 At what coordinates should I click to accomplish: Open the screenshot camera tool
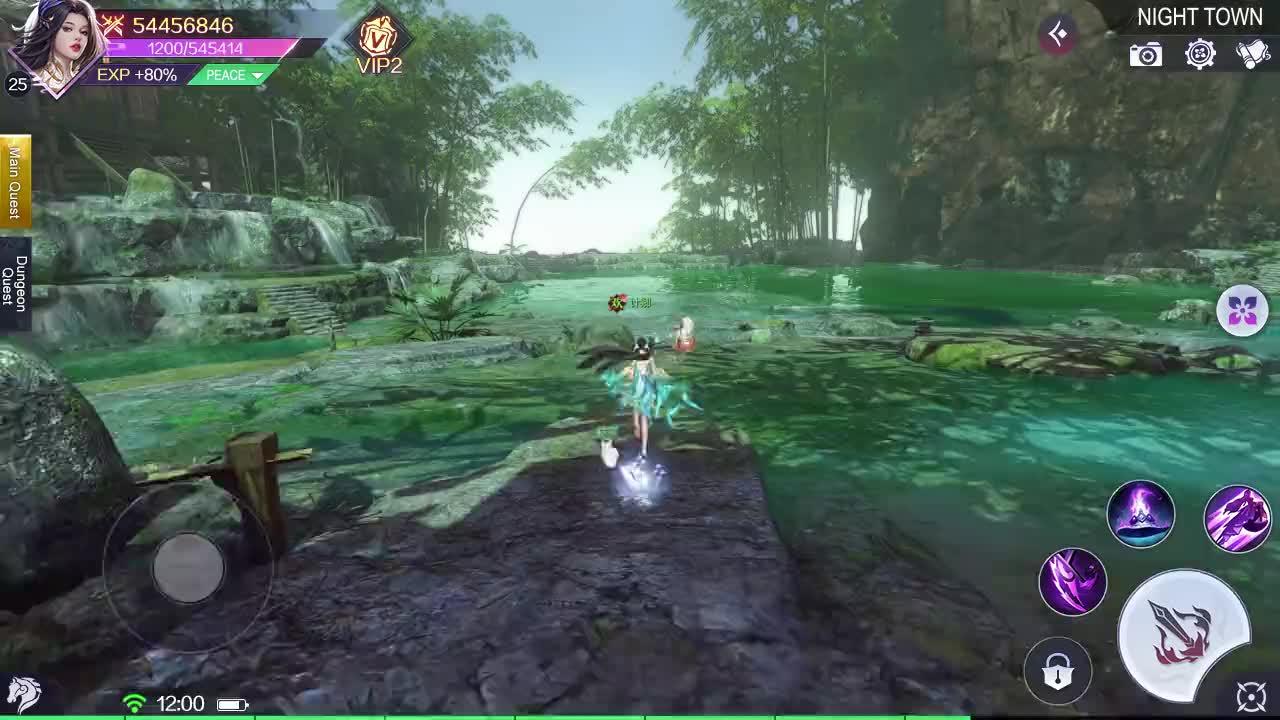(x=1146, y=55)
